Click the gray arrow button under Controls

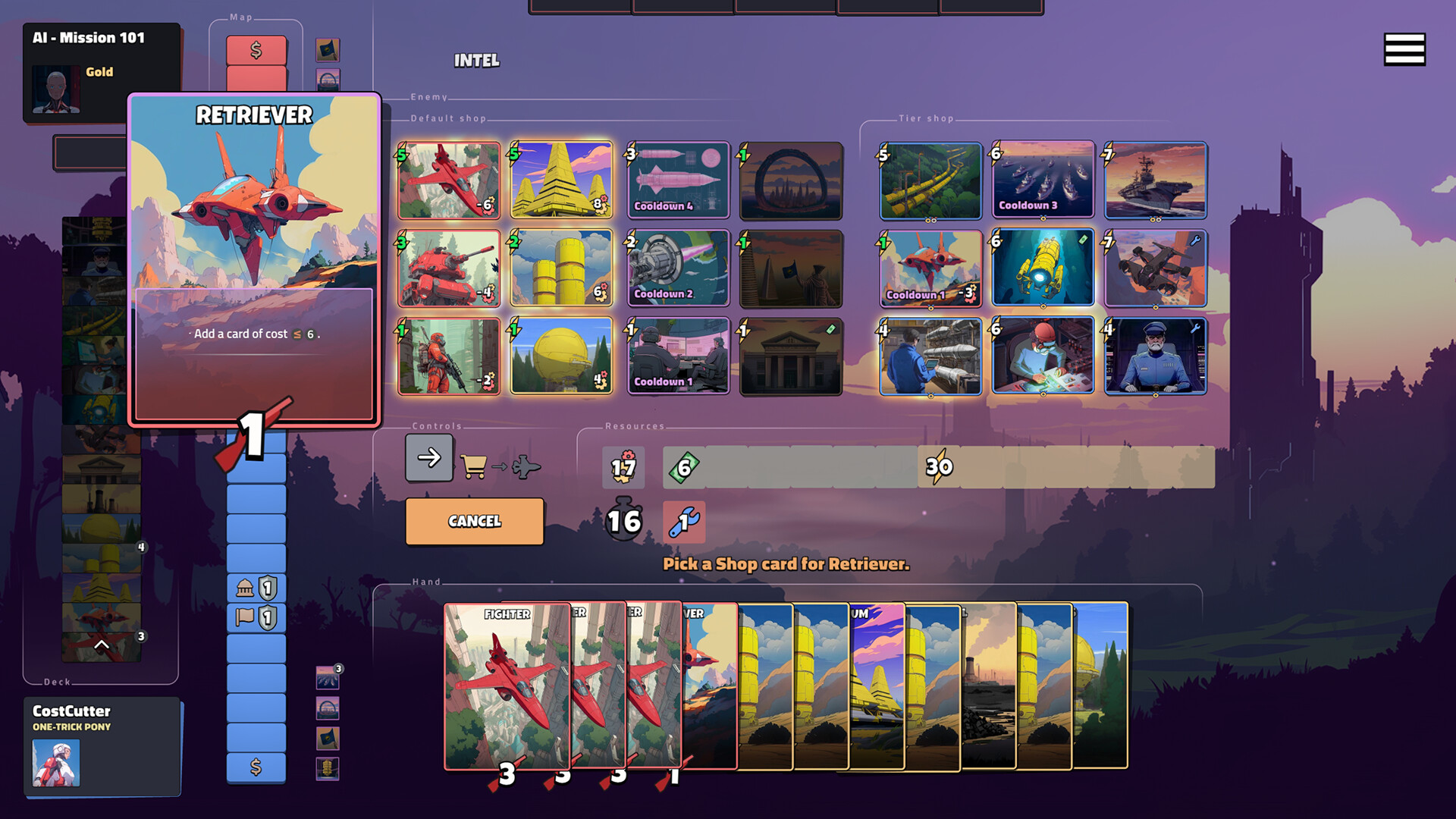click(428, 458)
